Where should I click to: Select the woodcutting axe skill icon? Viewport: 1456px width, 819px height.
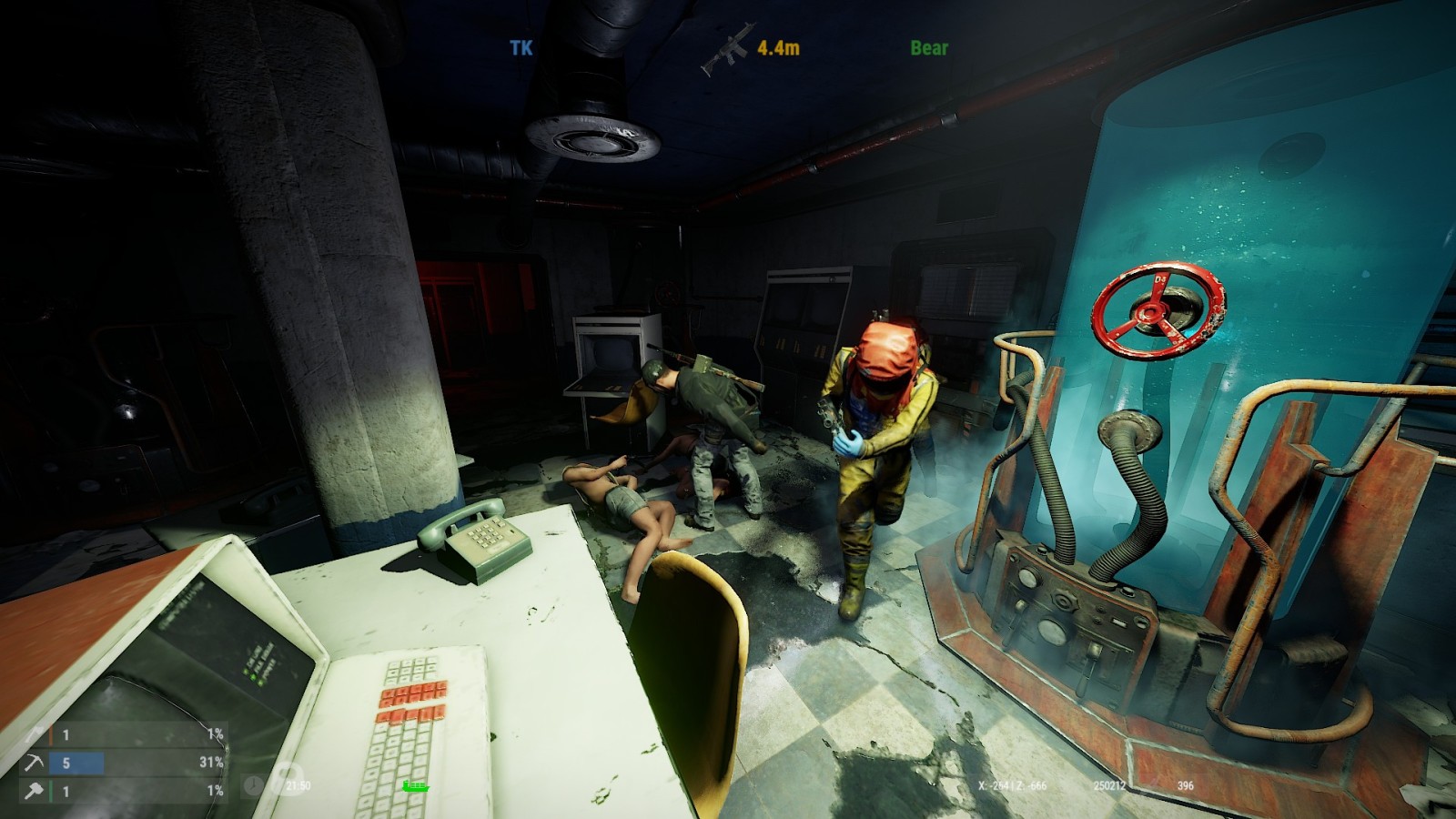click(x=35, y=734)
